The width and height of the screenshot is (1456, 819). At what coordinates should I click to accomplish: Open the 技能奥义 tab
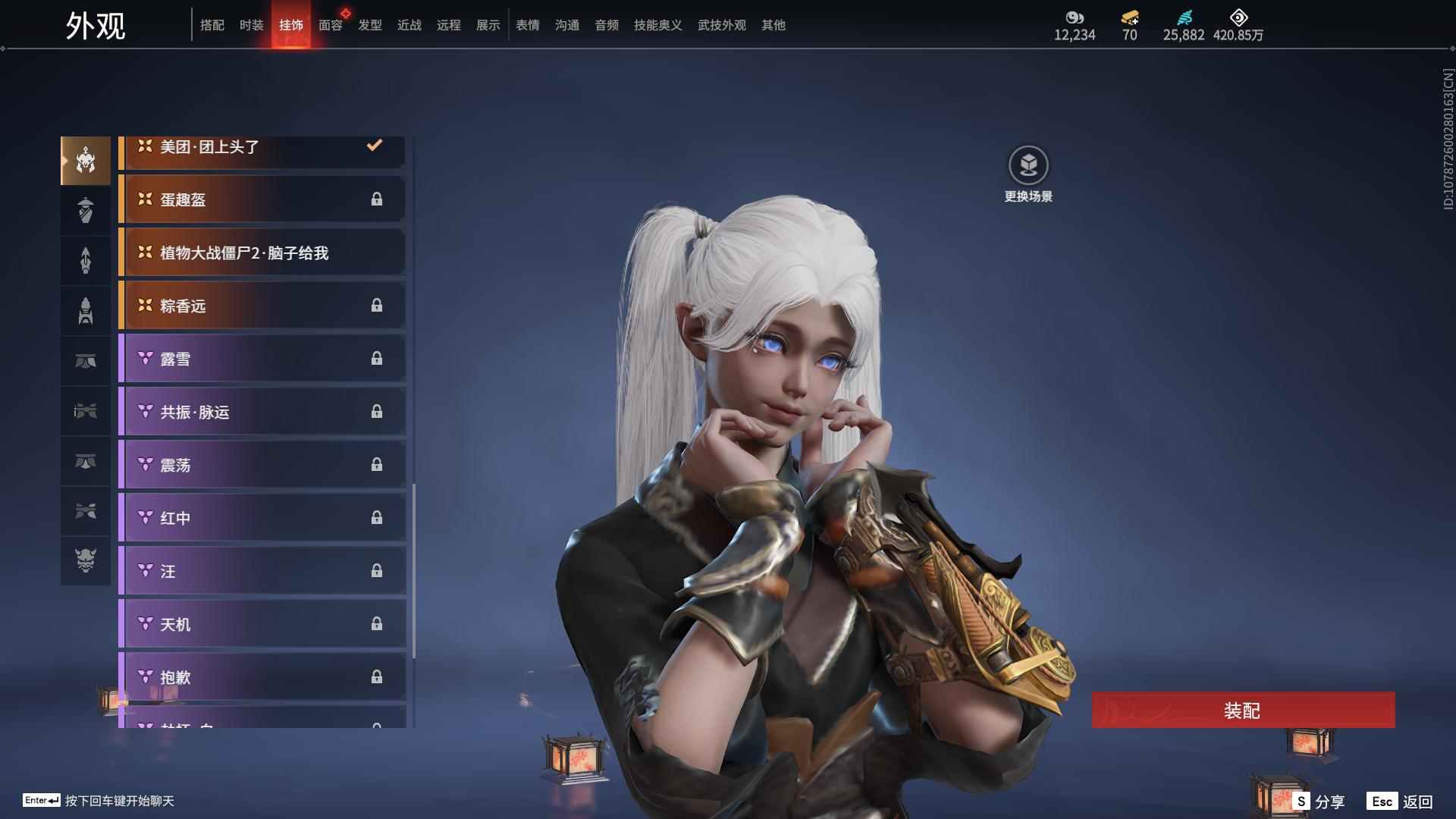point(658,25)
